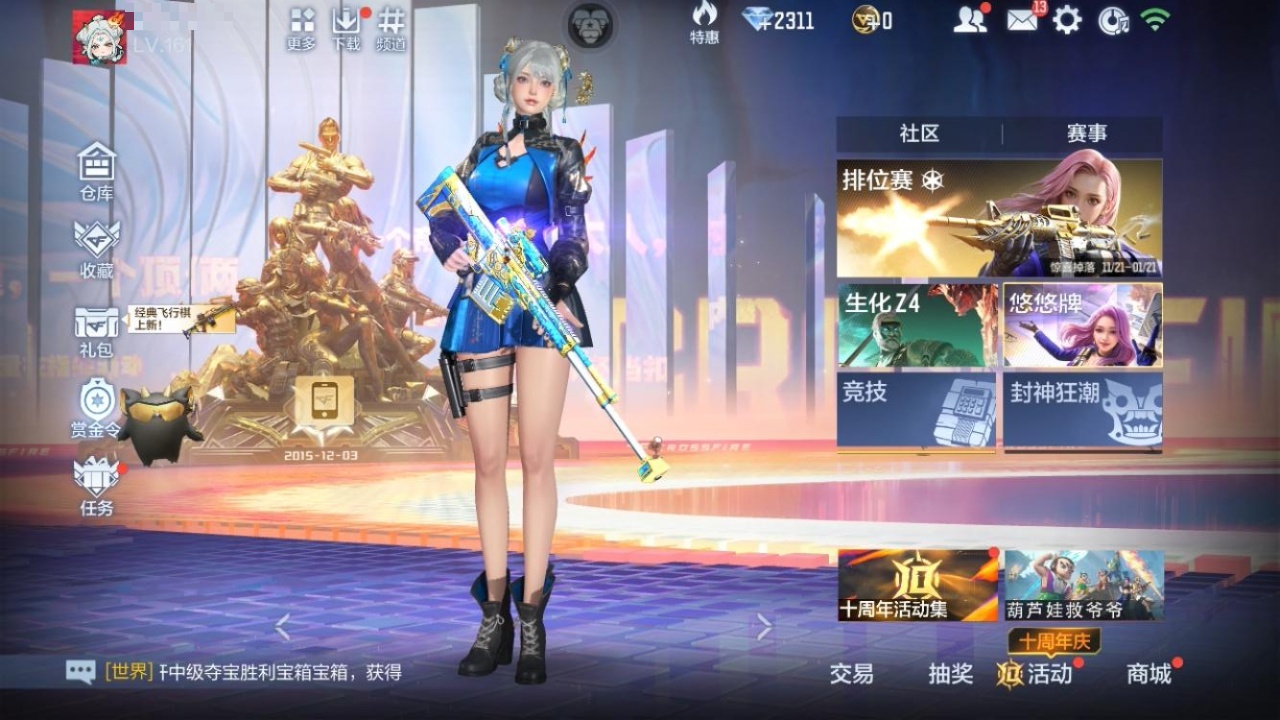Open the 下载 download manager
This screenshot has width=1280, height=720.
pos(346,28)
